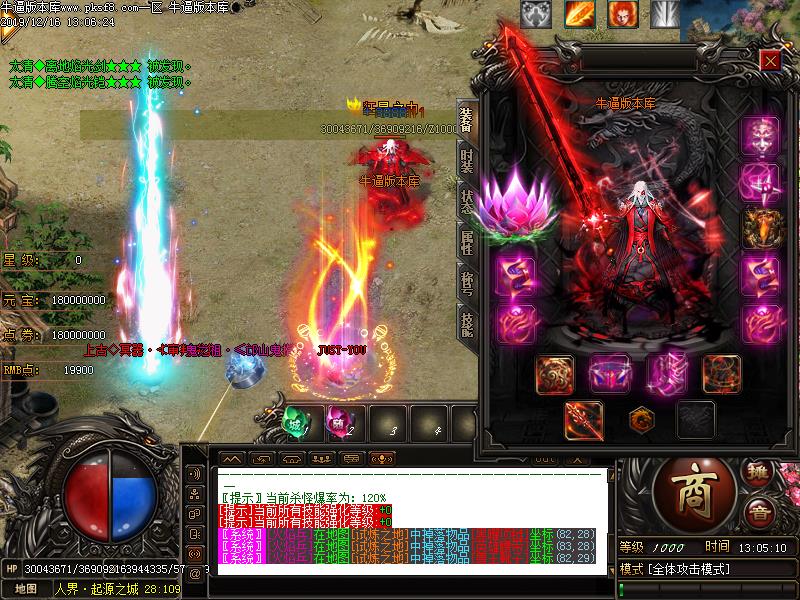Activate the flaming slash buff icon
Image resolution: width=800 pixels, height=600 pixels.
579,14
